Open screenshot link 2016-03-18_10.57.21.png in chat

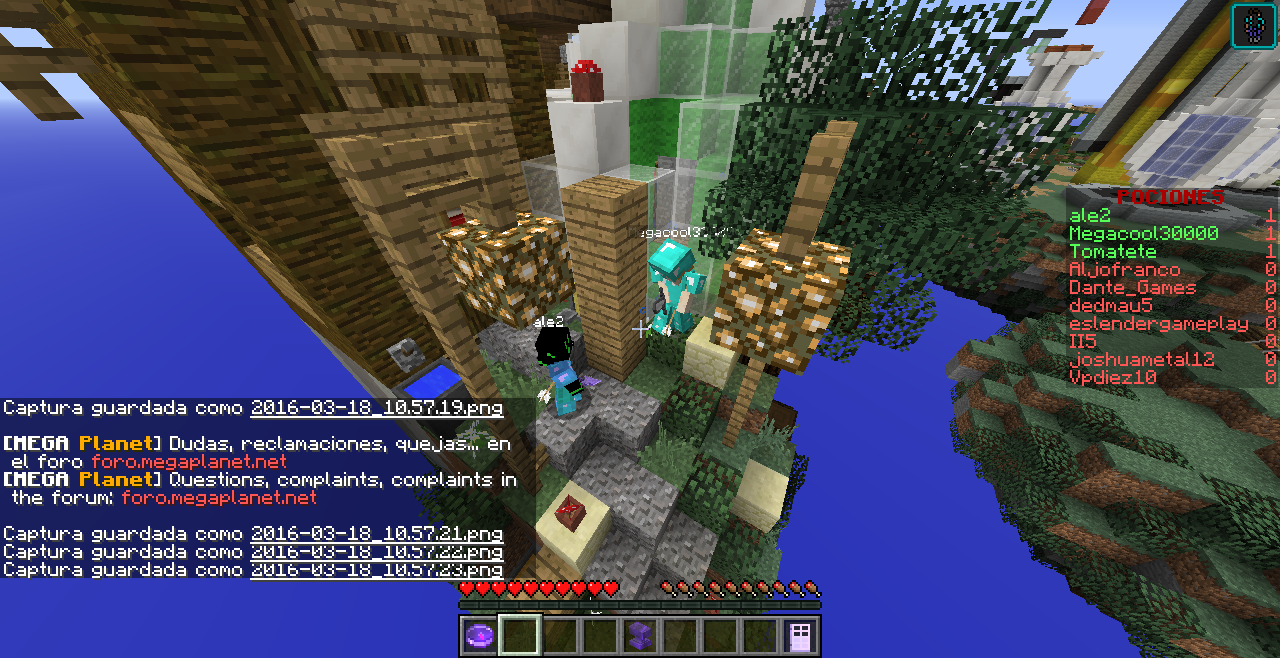coord(376,534)
